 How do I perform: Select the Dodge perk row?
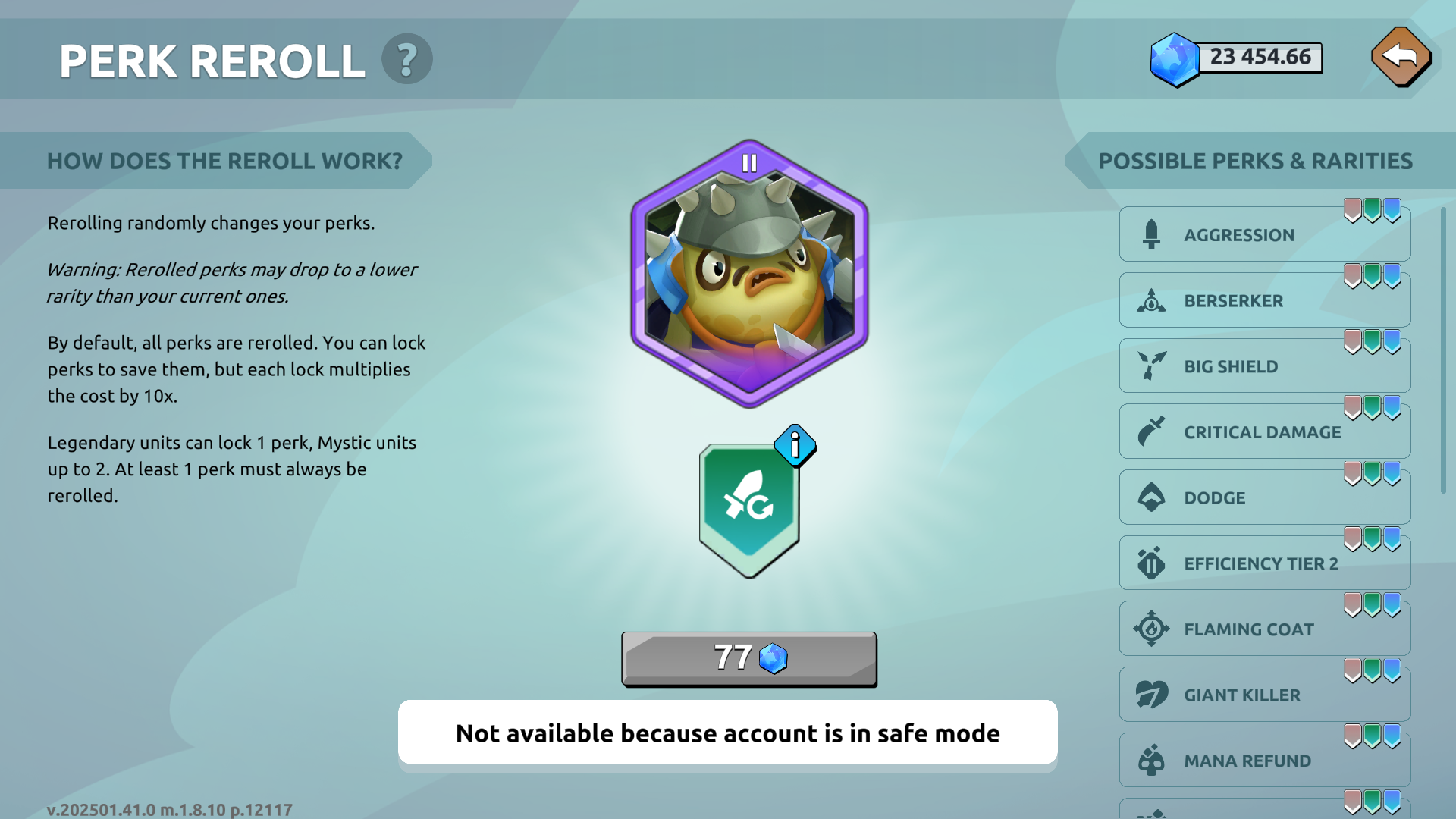point(1264,498)
